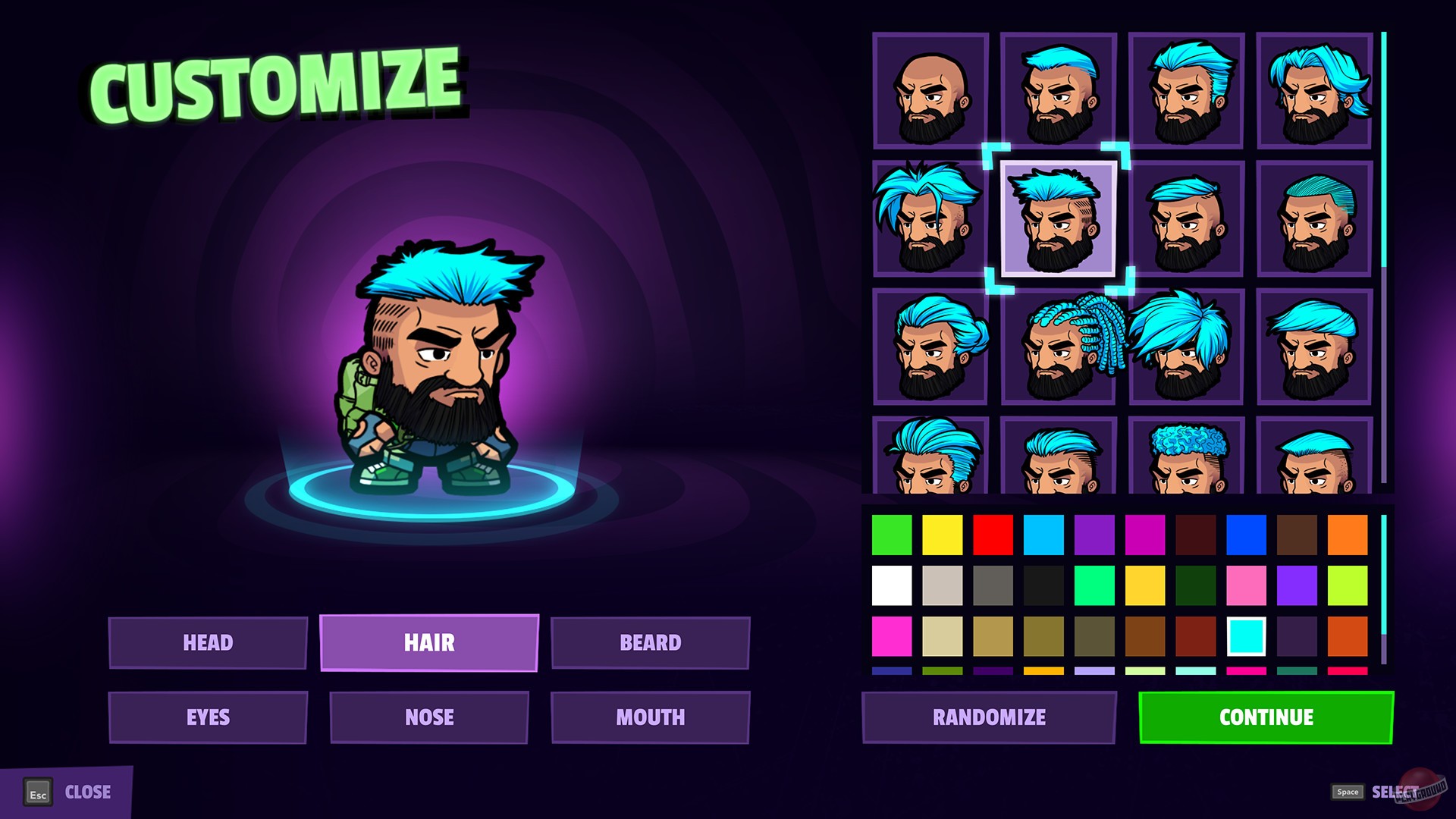Select the currently highlighted spiky hairstyle
The height and width of the screenshot is (819, 1456).
(x=1054, y=220)
